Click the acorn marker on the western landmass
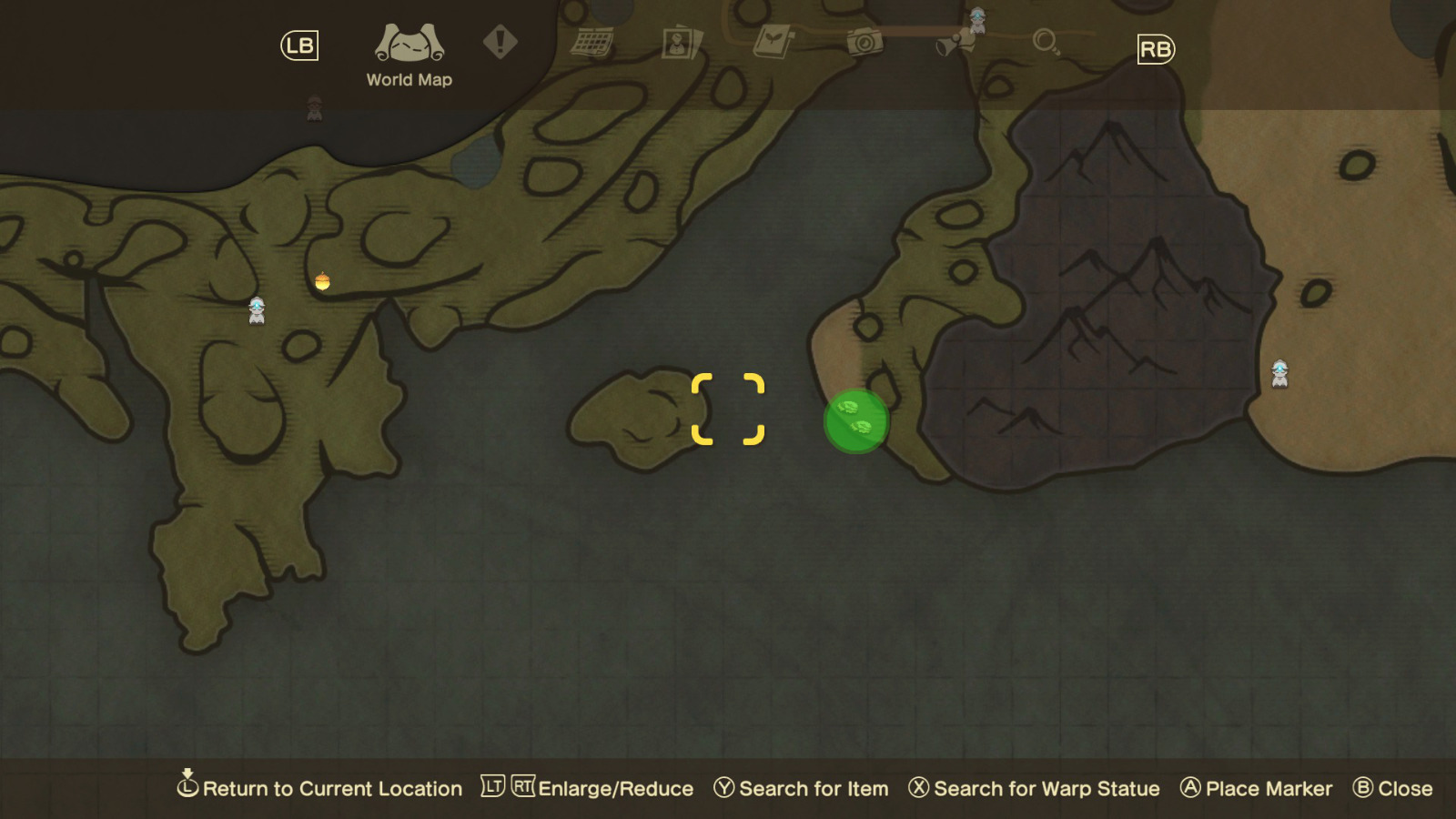This screenshot has height=819, width=1456. (325, 281)
